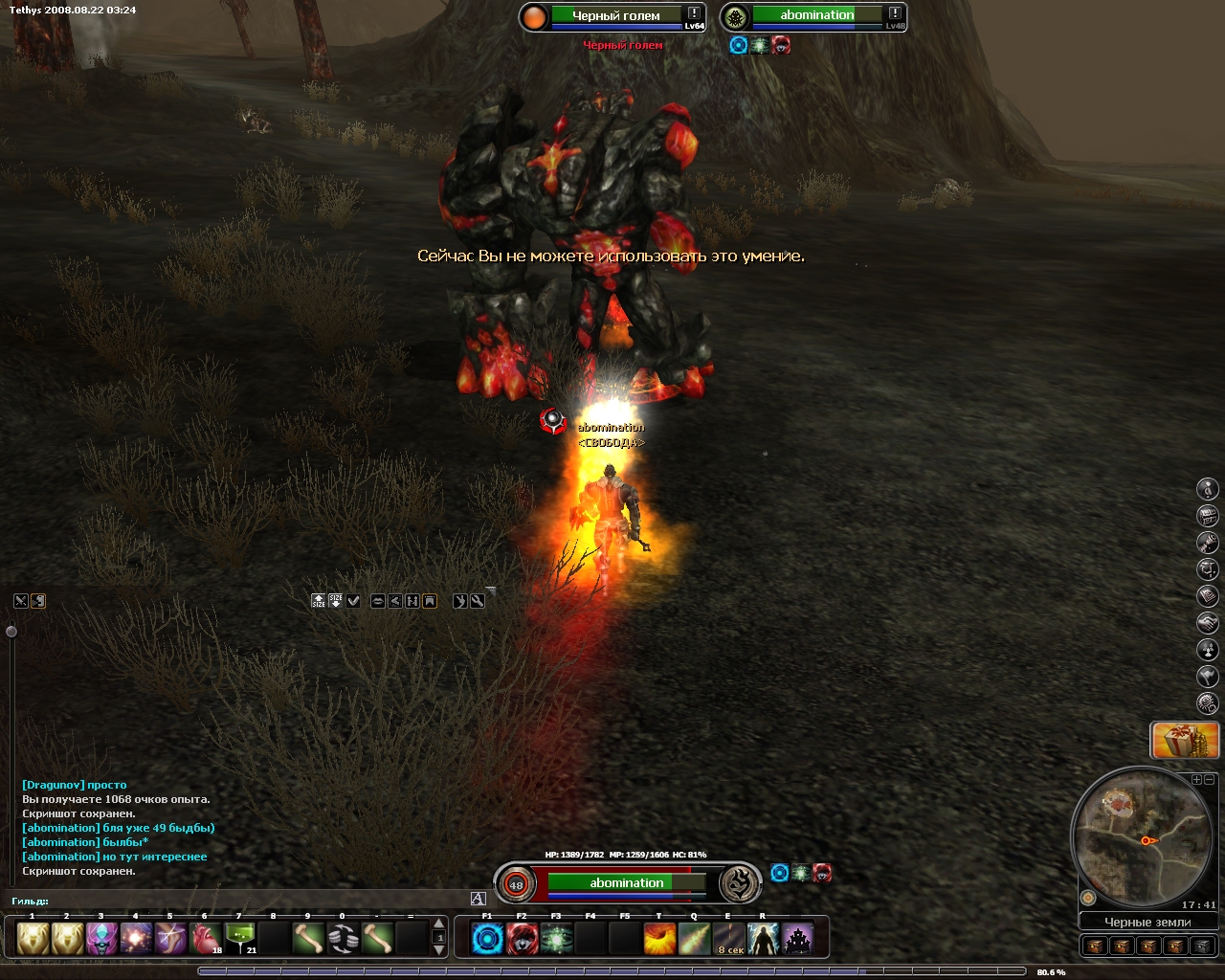Open the first inventory chest bag
The height and width of the screenshot is (980, 1225).
[x=1095, y=946]
